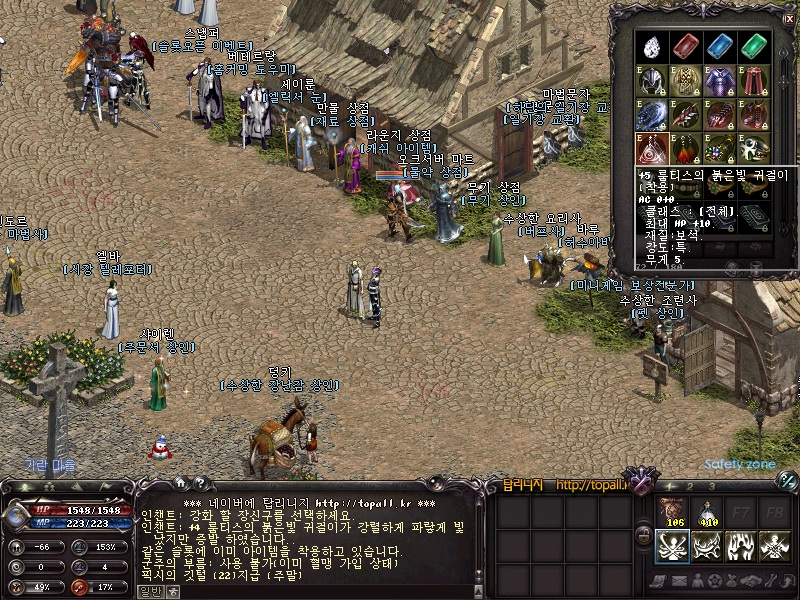Image resolution: width=800 pixels, height=600 pixels.
Task: Choose the green emerald gem slot
Action: coord(753,47)
